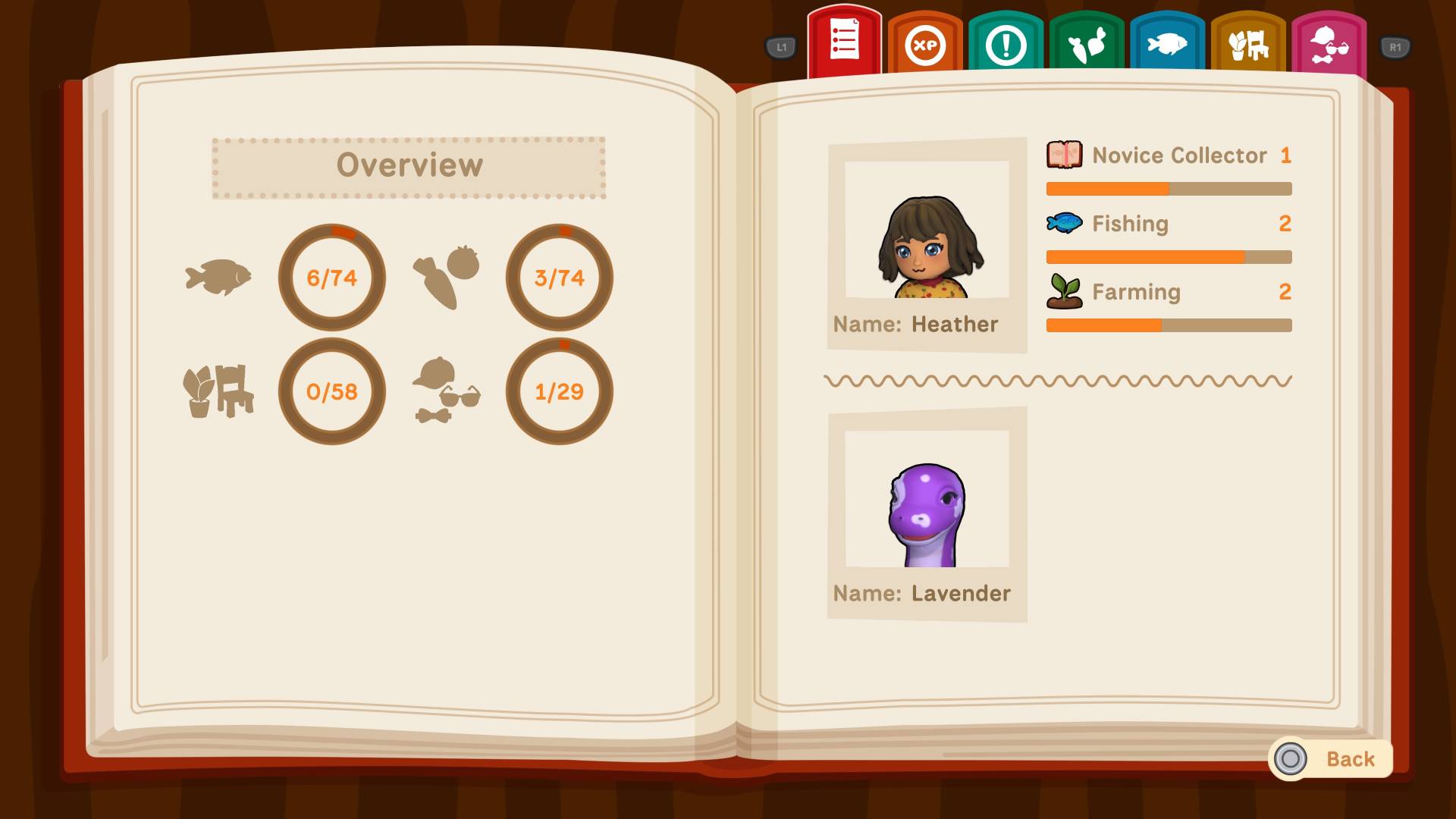The height and width of the screenshot is (819, 1456).
Task: Click the Fishing skill progress bar
Action: click(1168, 256)
